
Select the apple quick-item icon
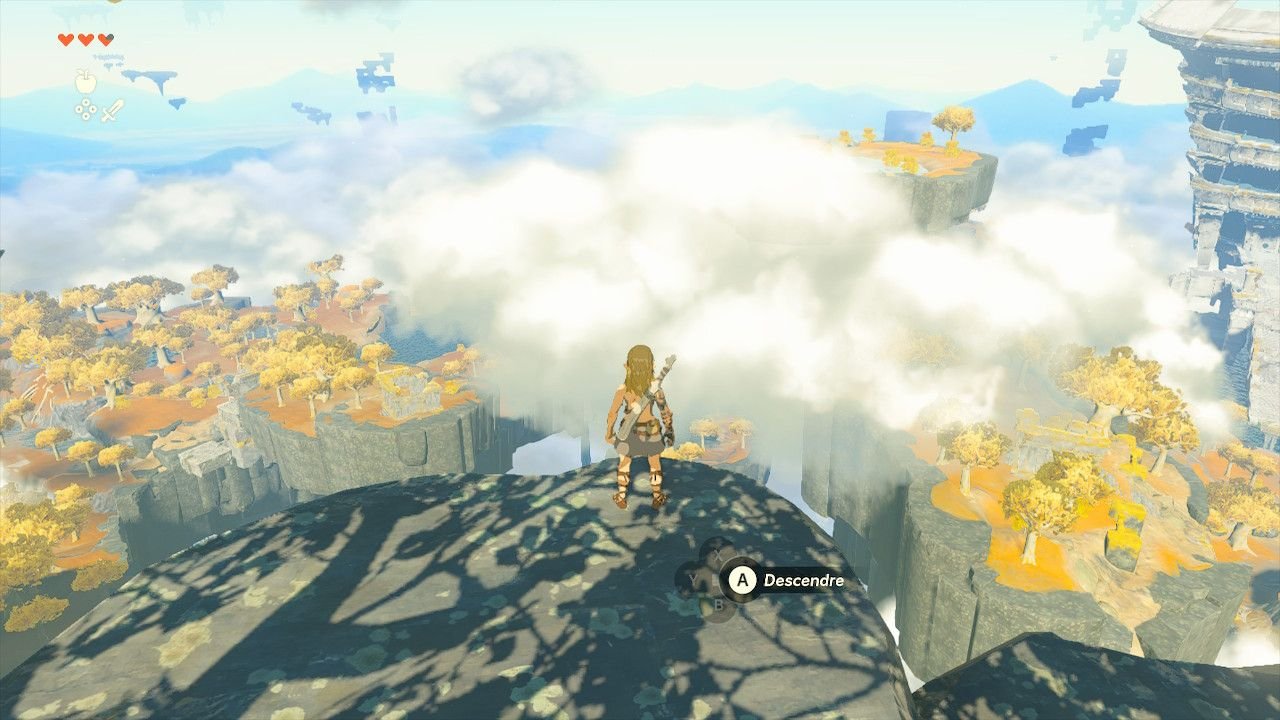point(86,81)
